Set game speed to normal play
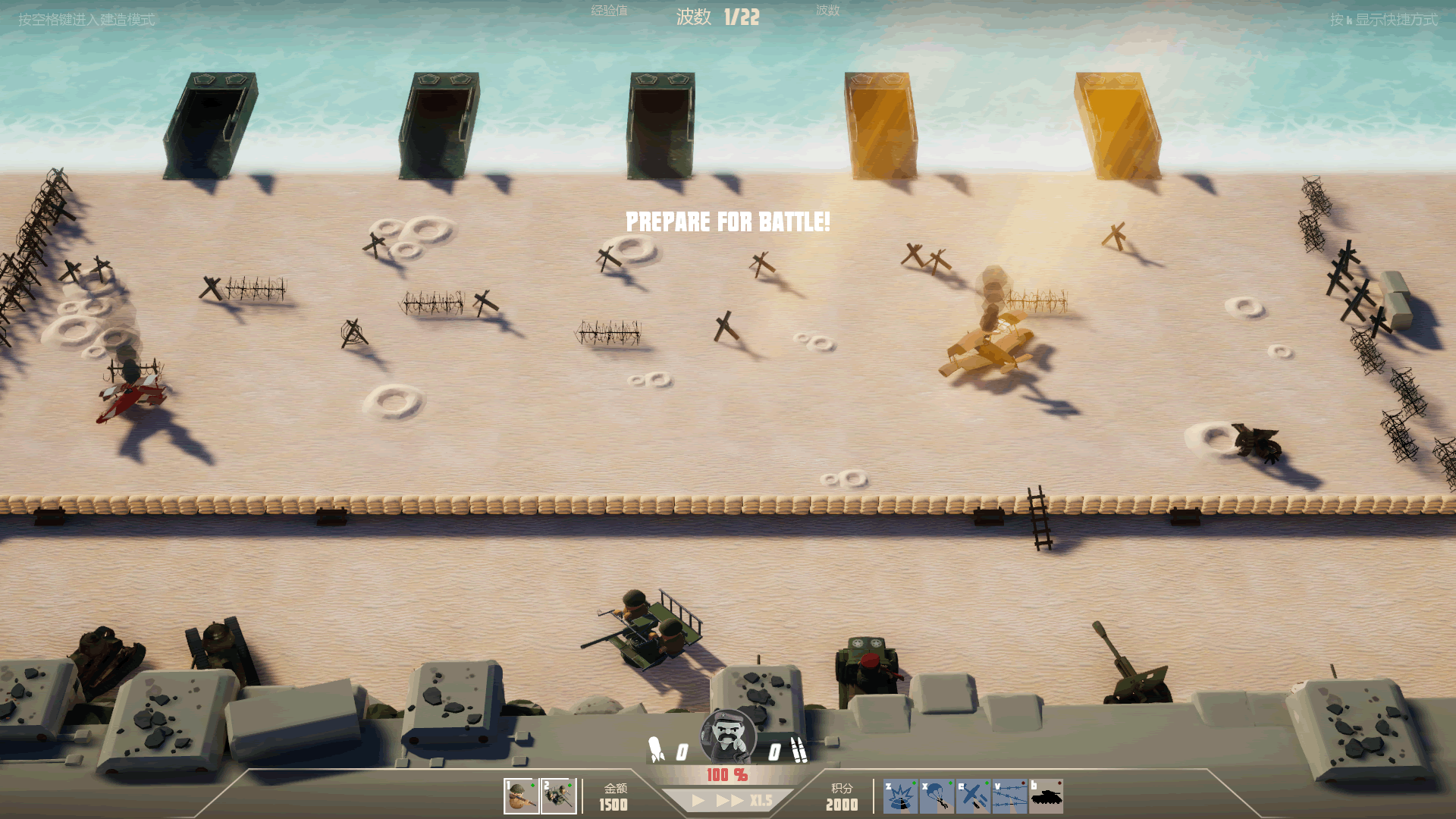 698,801
